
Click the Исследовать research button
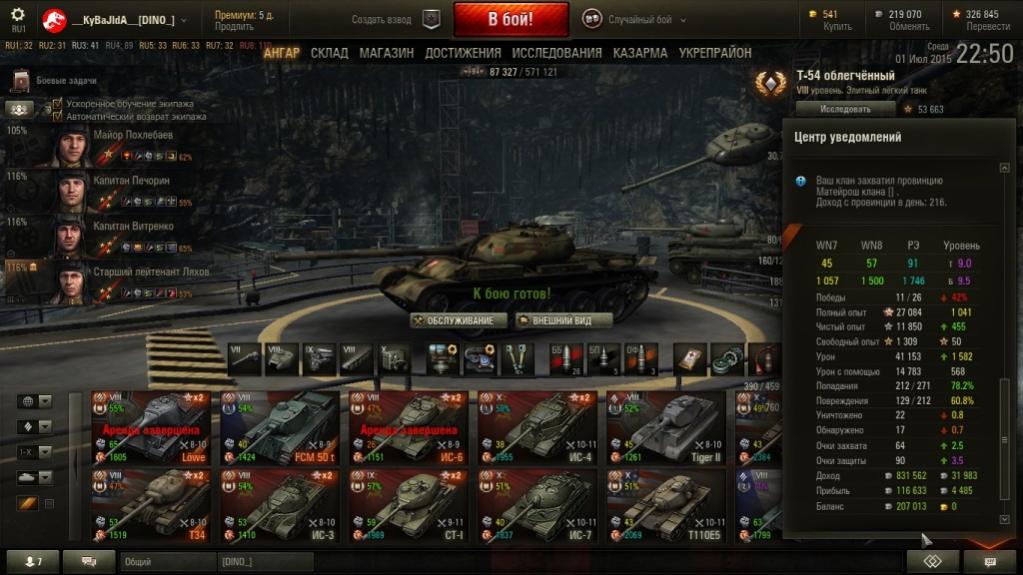point(844,108)
